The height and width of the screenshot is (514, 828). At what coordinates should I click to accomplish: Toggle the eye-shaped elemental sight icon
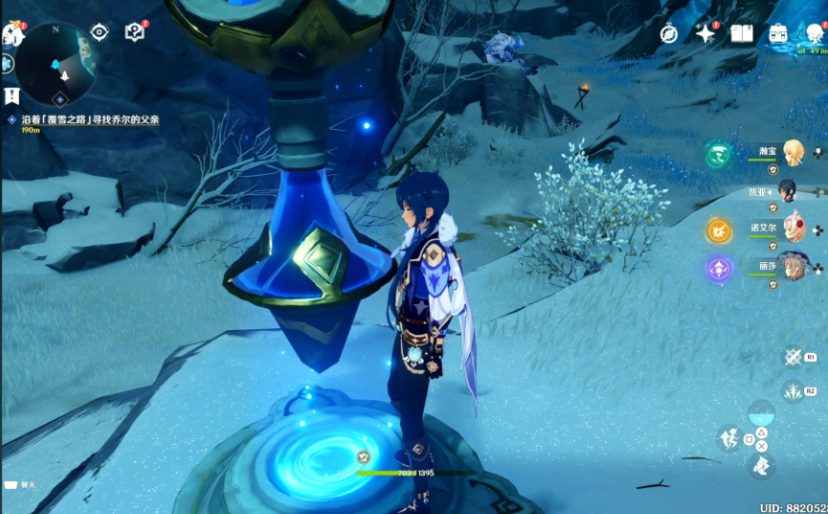click(x=99, y=32)
